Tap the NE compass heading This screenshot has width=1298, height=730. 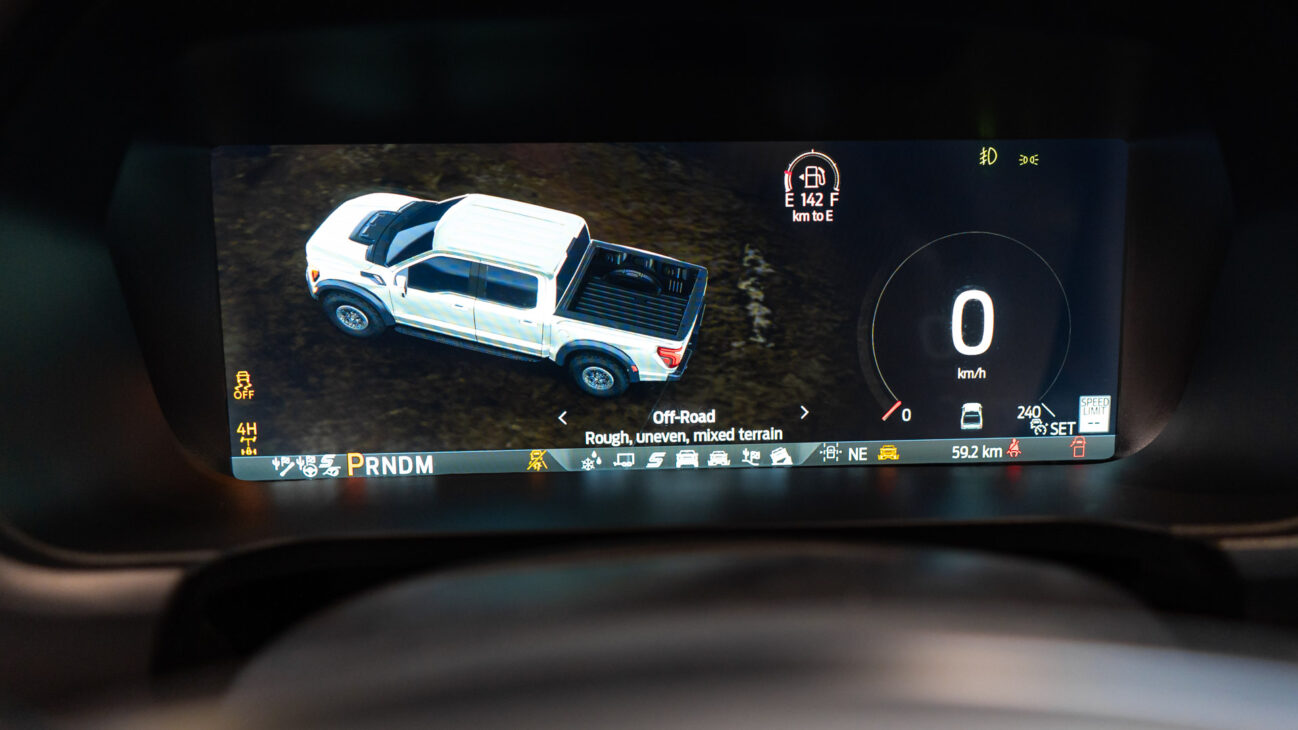857,454
